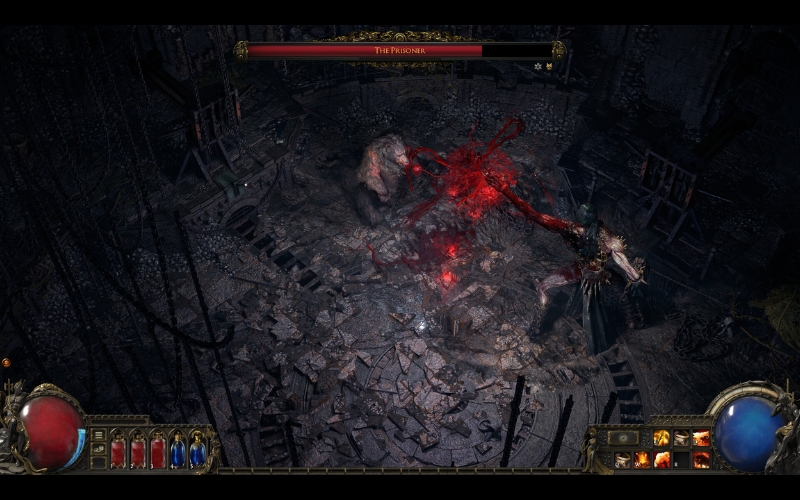Cast the bright orange explosion skill
Image resolution: width=800 pixels, height=500 pixels.
(661, 459)
